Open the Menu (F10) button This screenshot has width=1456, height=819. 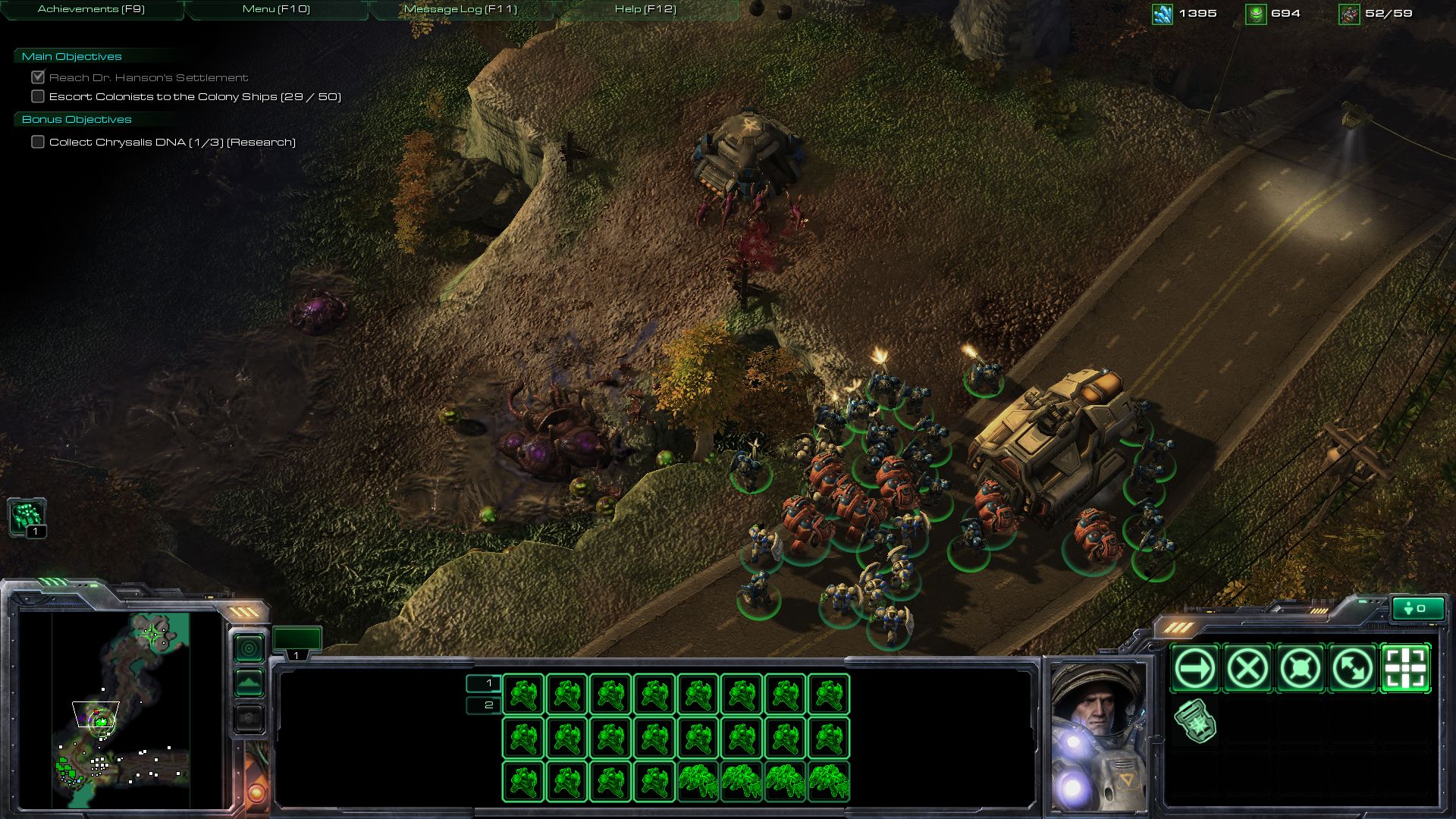pyautogui.click(x=276, y=10)
